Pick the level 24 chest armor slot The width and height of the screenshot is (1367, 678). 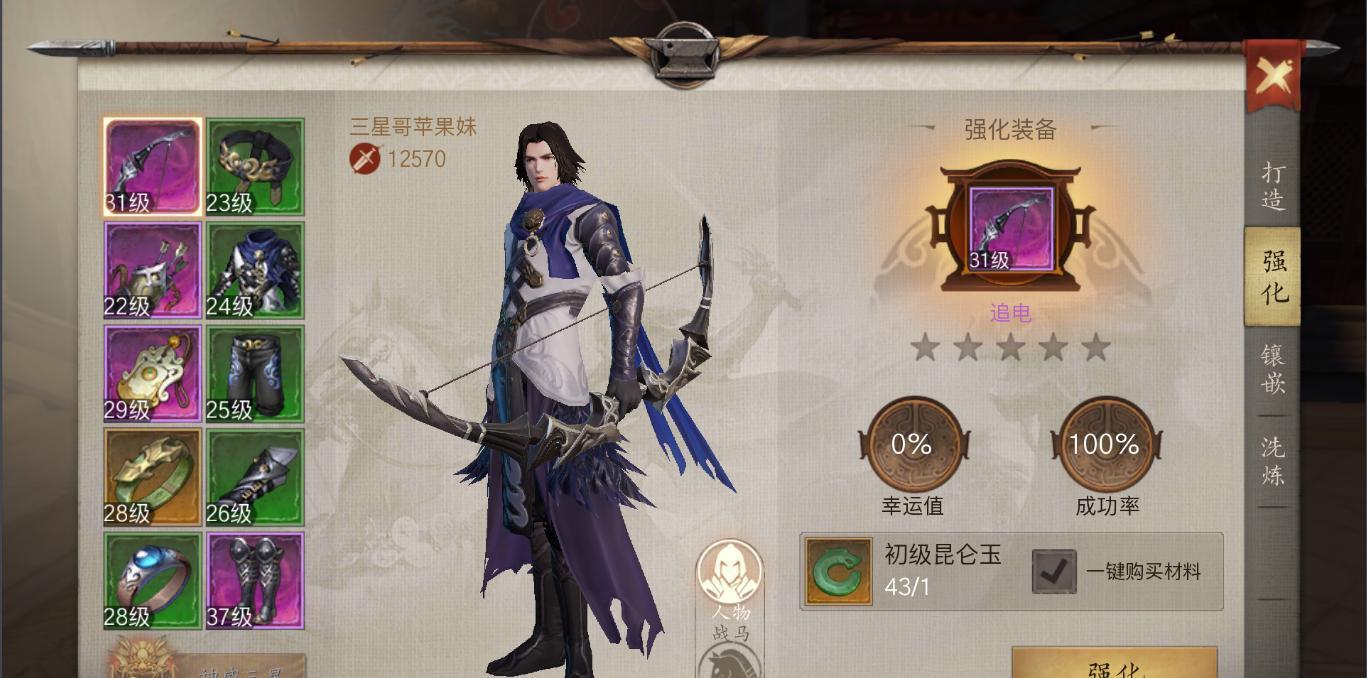pyautogui.click(x=255, y=270)
